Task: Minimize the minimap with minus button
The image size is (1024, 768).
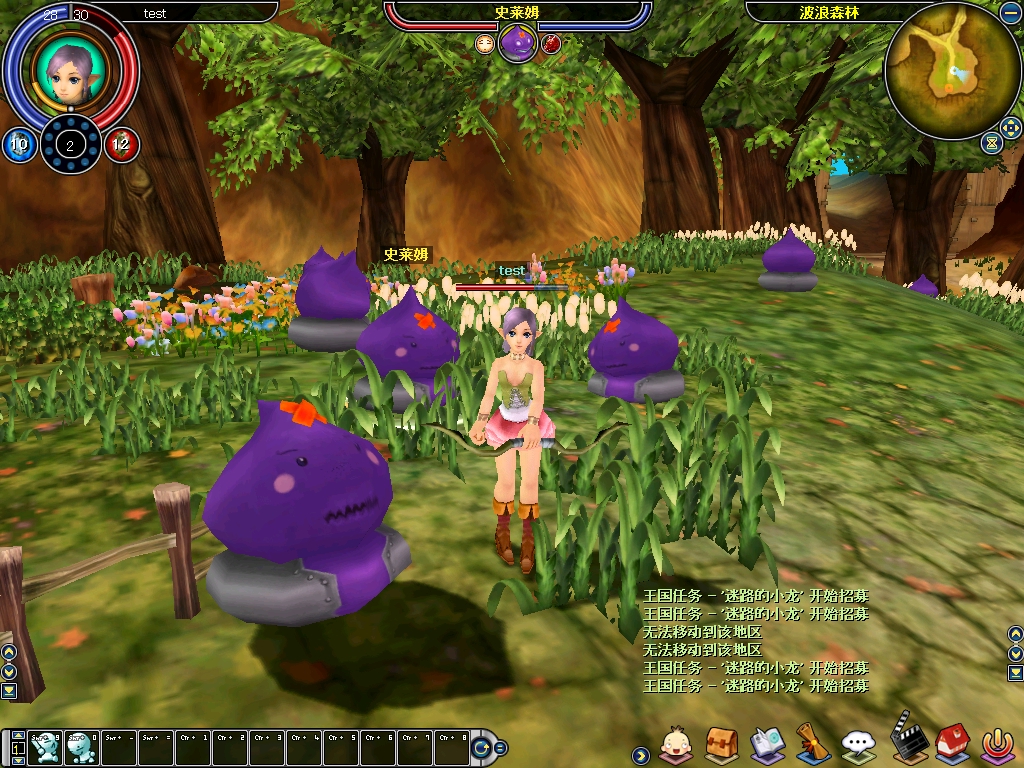Action: (x=1009, y=13)
